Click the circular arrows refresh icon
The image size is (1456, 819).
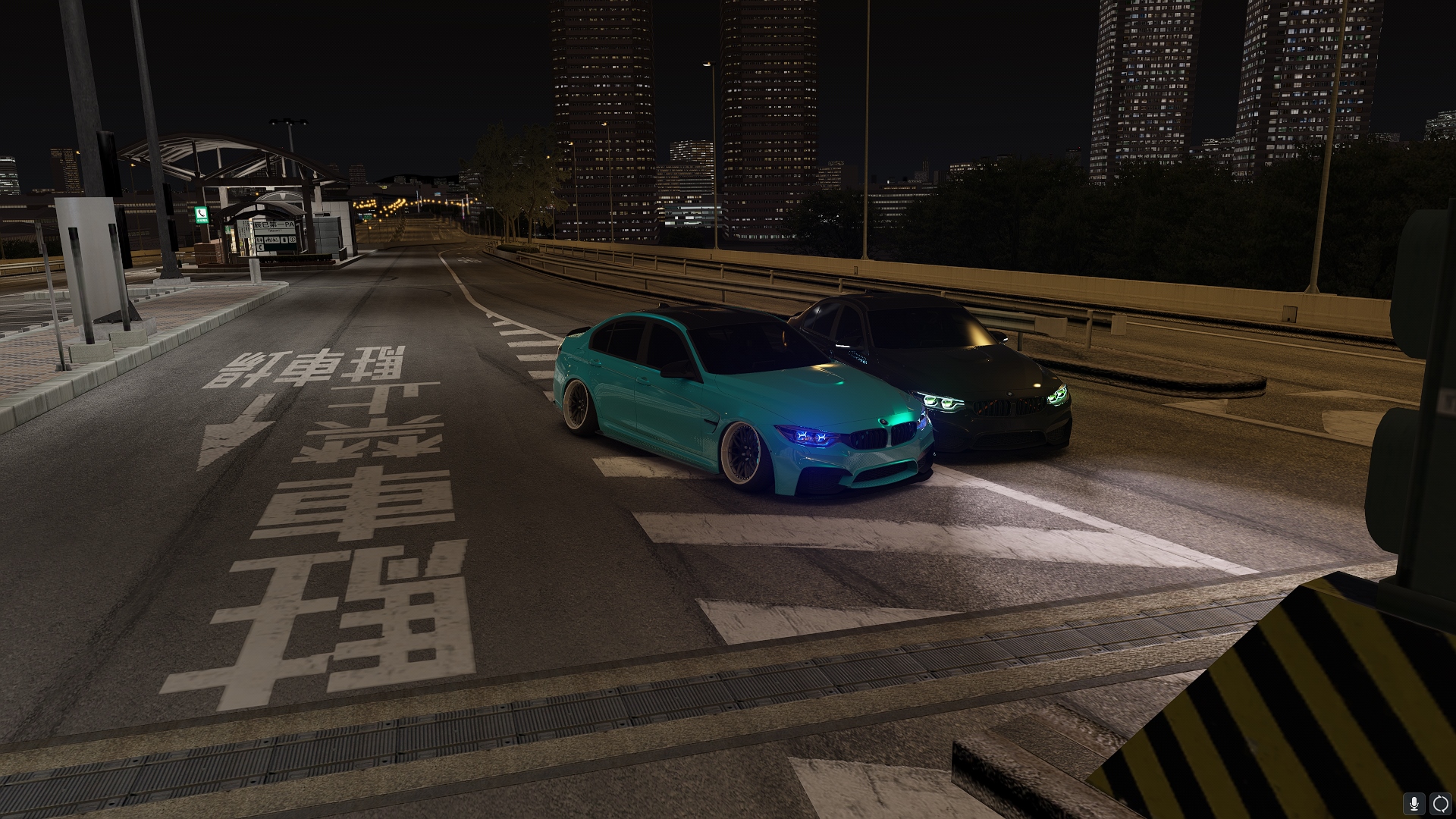click(x=1440, y=804)
